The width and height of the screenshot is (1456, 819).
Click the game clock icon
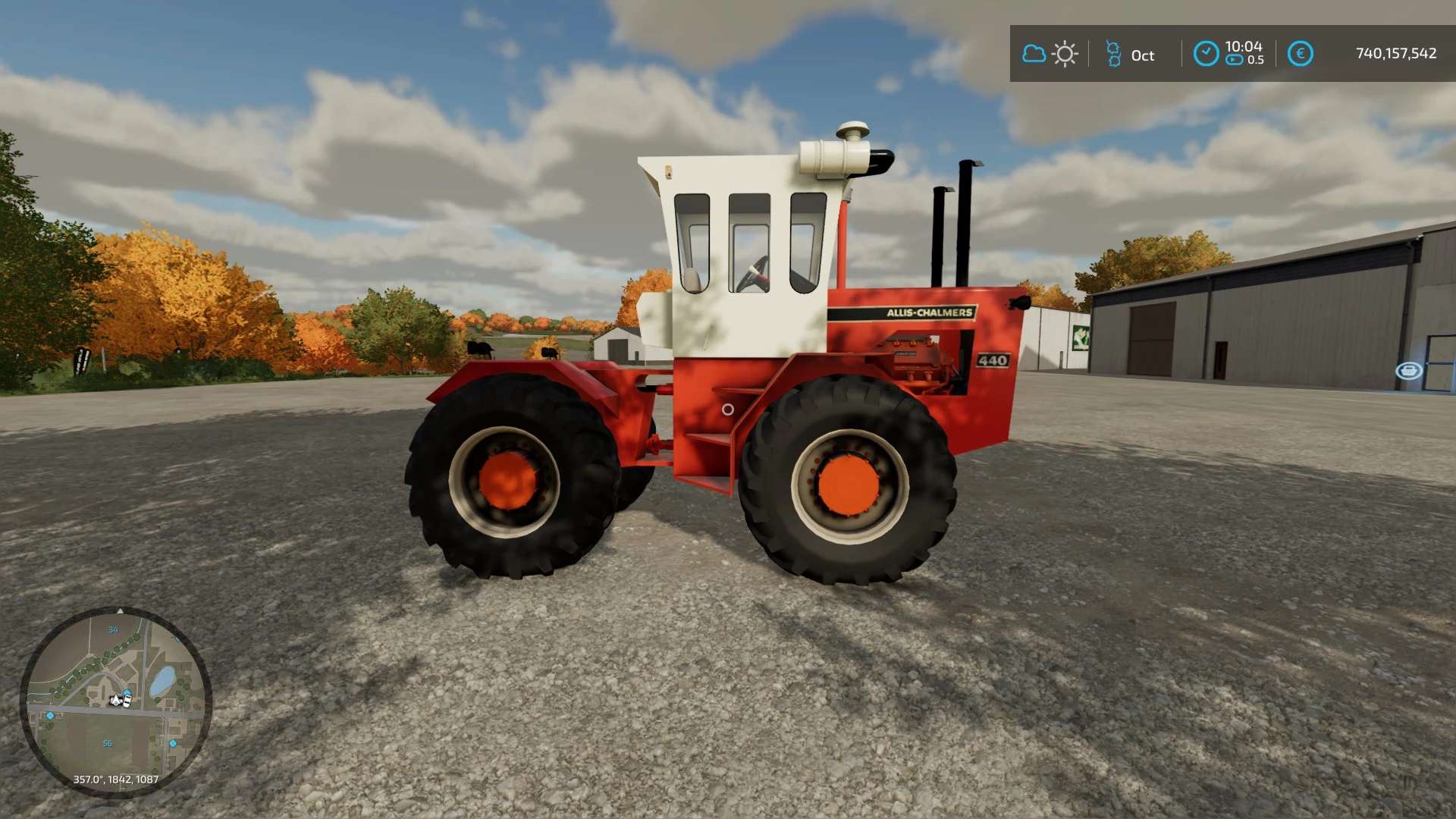1206,54
